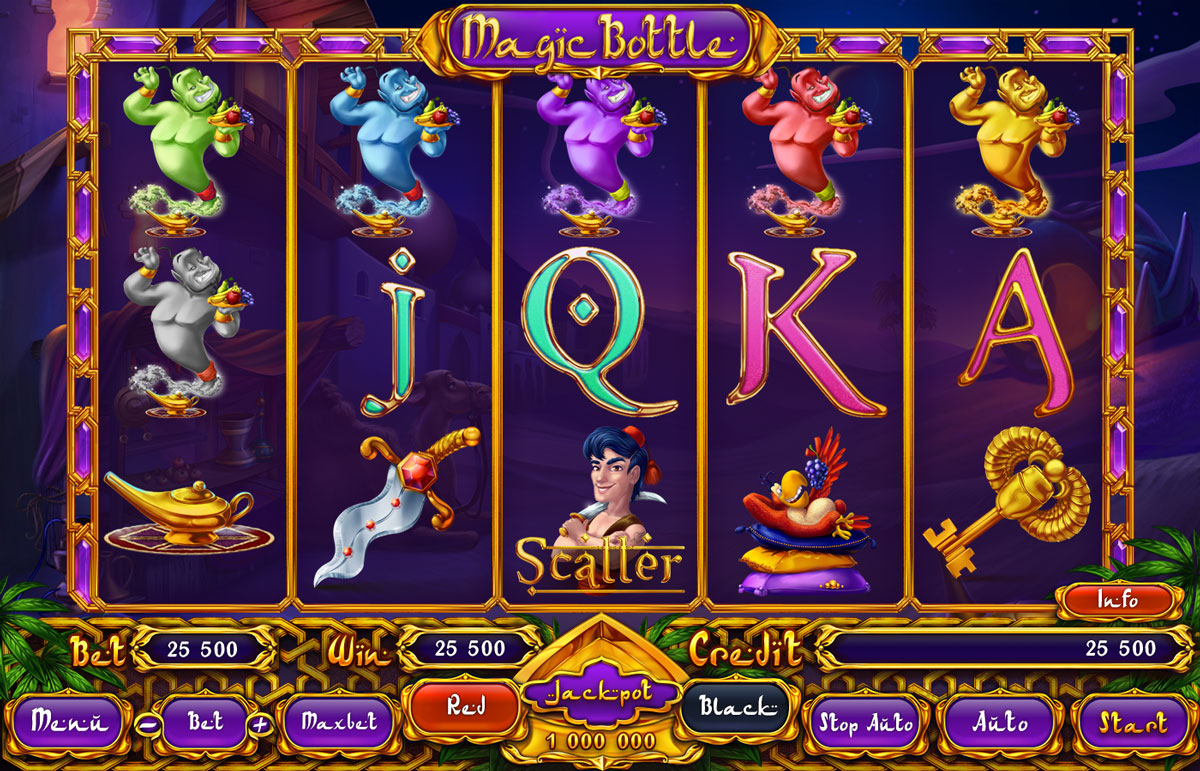Spin the reels with Start
Image resolution: width=1200 pixels, height=771 pixels.
(1131, 721)
